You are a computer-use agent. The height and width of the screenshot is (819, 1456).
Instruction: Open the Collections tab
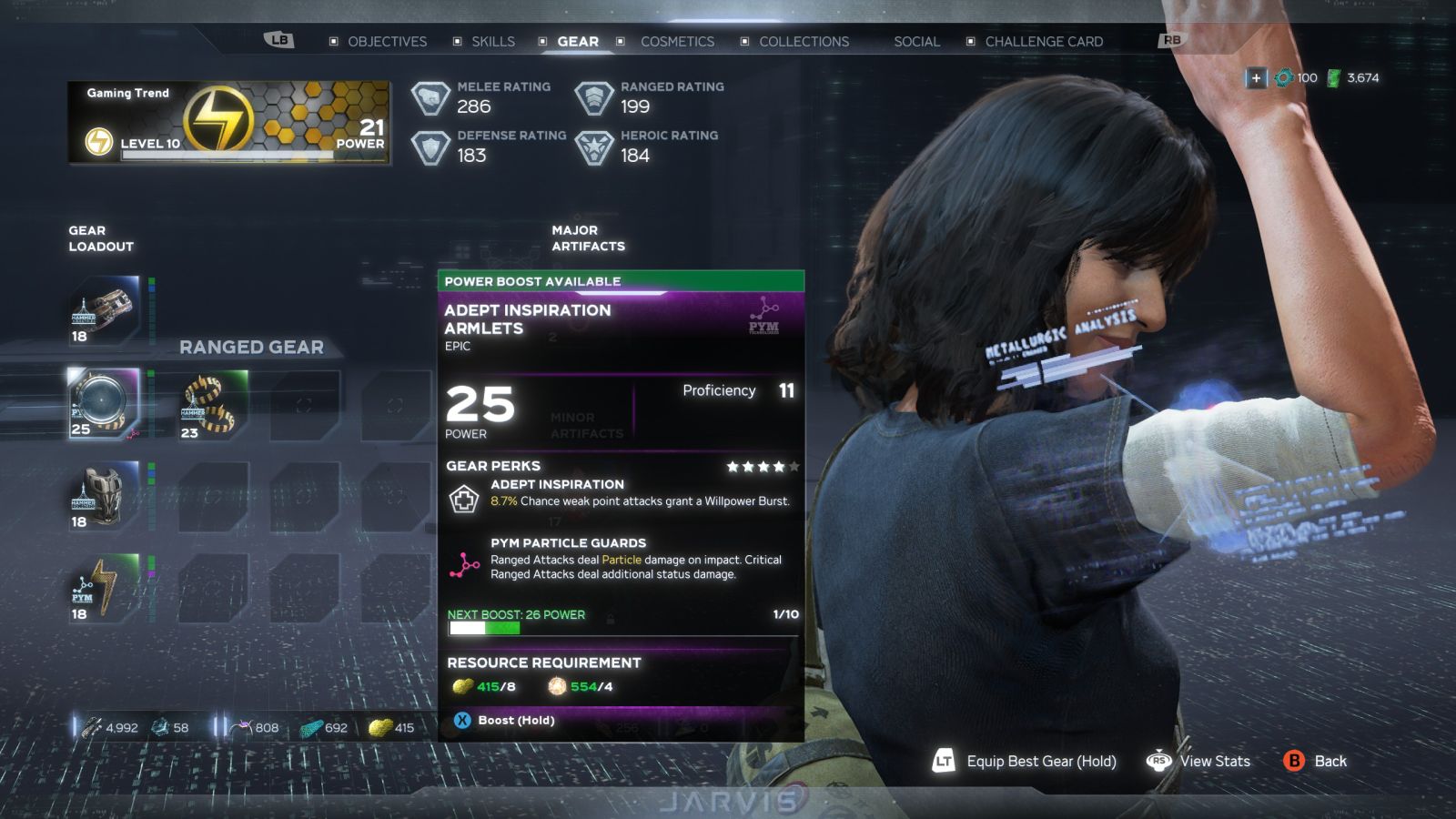[x=804, y=42]
